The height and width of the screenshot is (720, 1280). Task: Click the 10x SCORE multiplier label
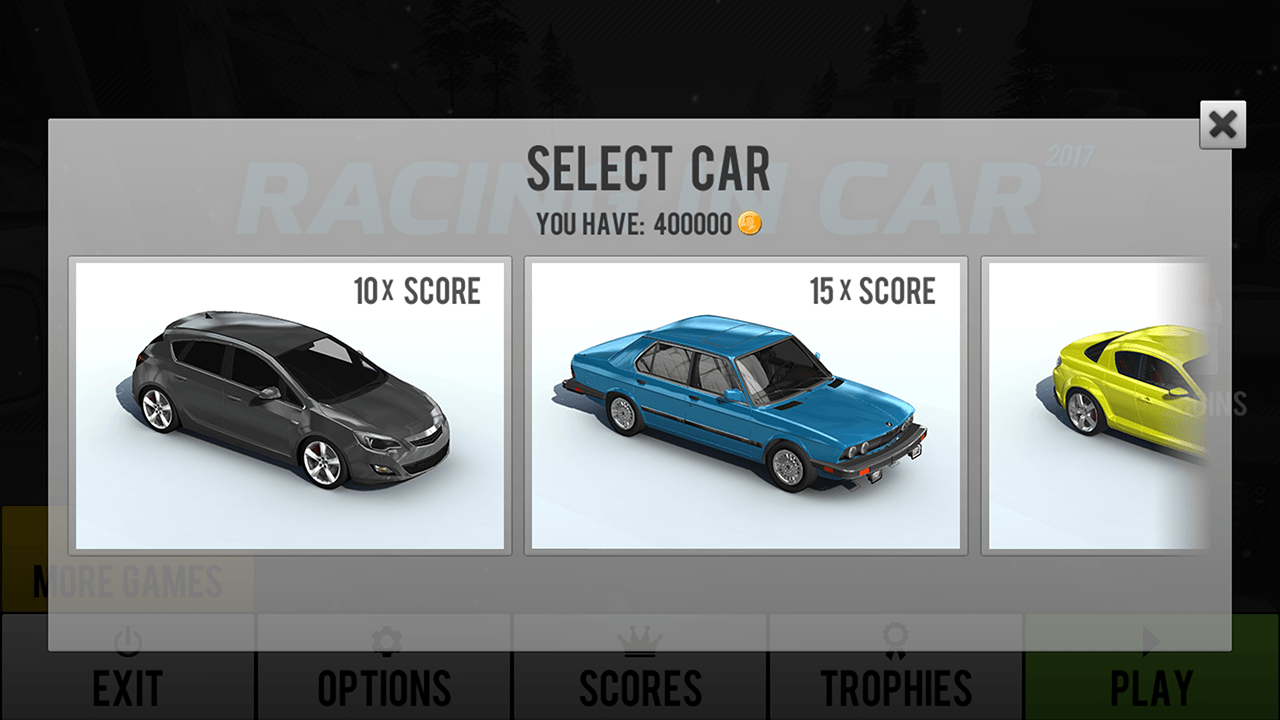[419, 291]
